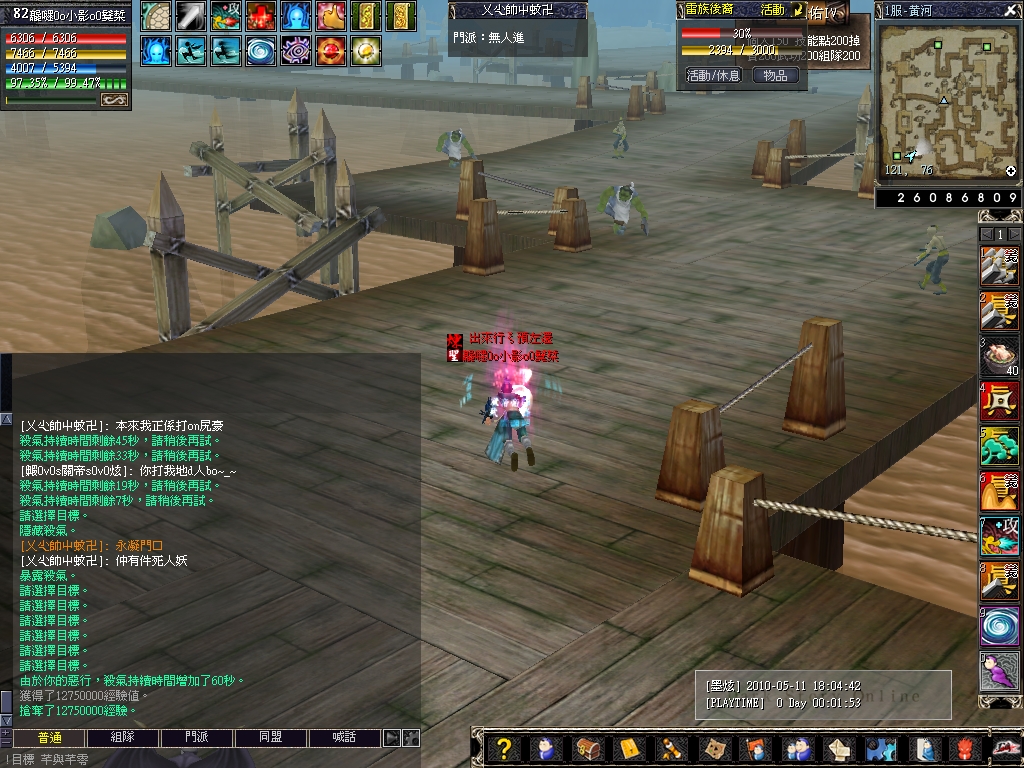1024x768 pixels.
Task: Open the 同盟 chat tab
Action: pyautogui.click(x=270, y=738)
